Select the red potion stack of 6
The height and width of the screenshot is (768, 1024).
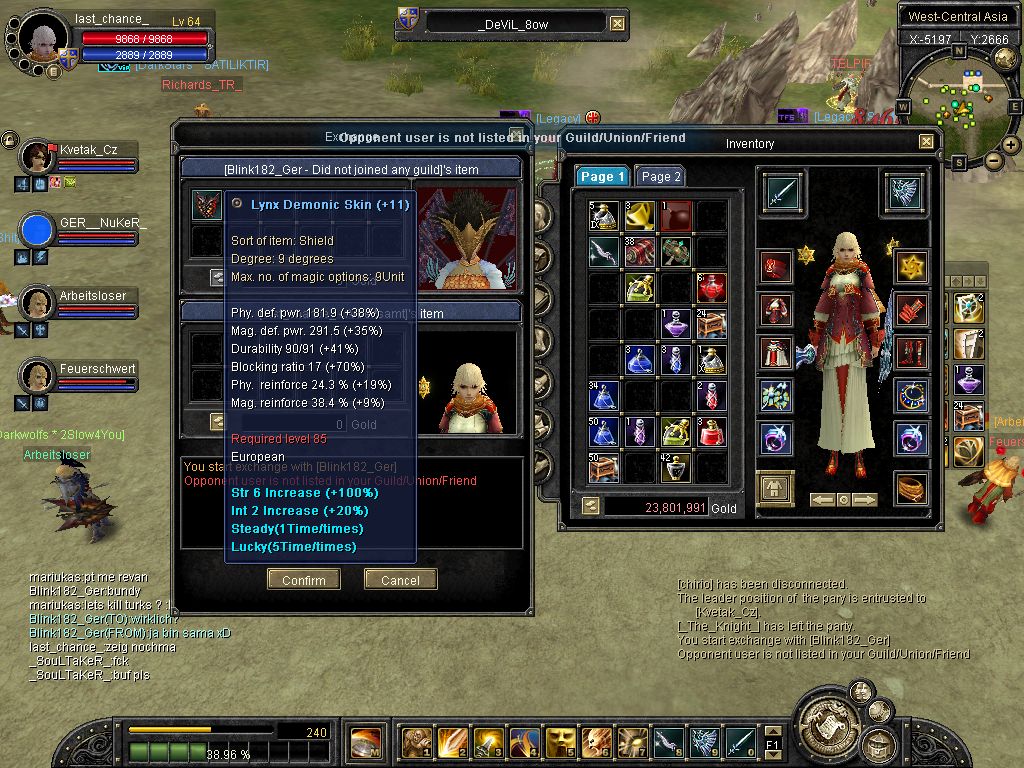[711, 287]
